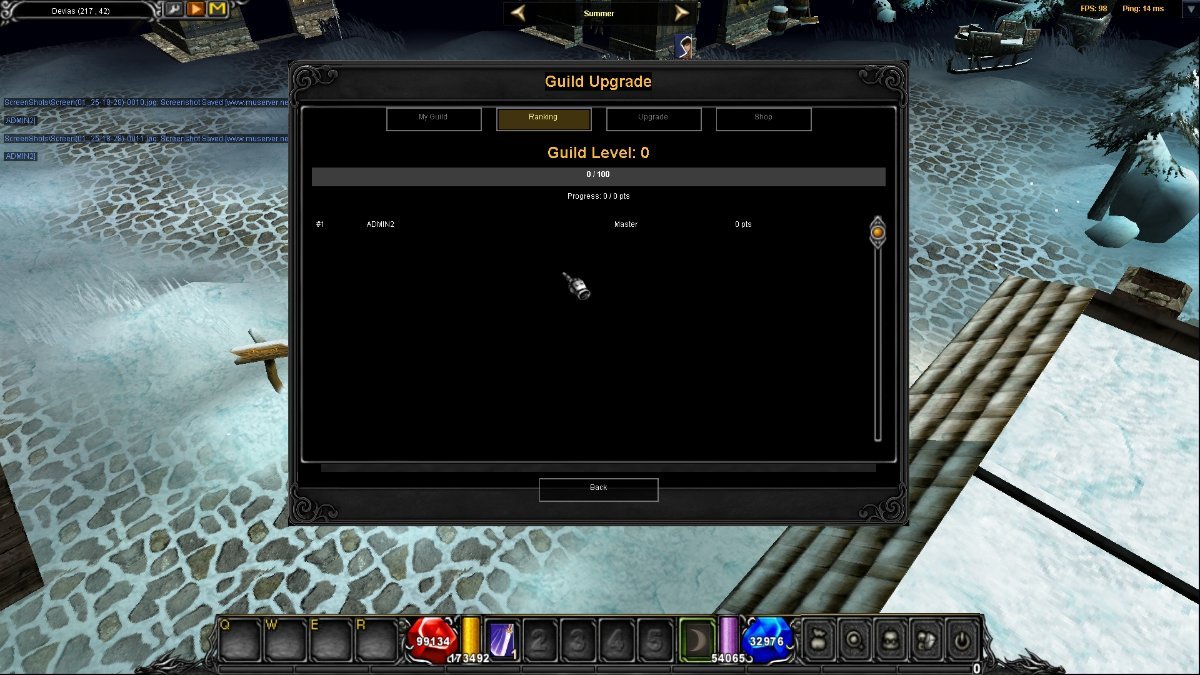This screenshot has height=675, width=1200.
Task: Activate the crescent moon skill slot
Action: coord(697,640)
